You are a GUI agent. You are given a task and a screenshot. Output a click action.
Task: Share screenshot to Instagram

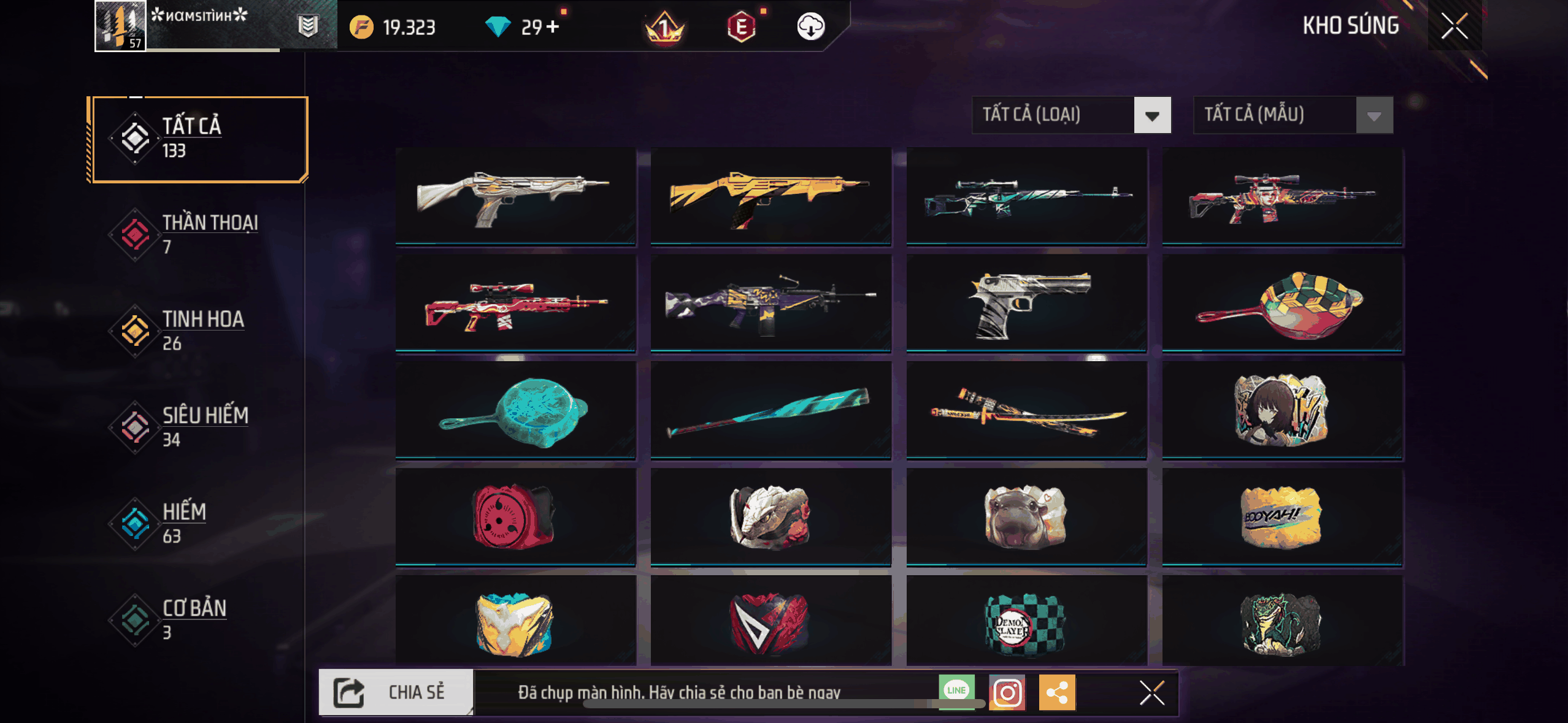coord(1007,692)
